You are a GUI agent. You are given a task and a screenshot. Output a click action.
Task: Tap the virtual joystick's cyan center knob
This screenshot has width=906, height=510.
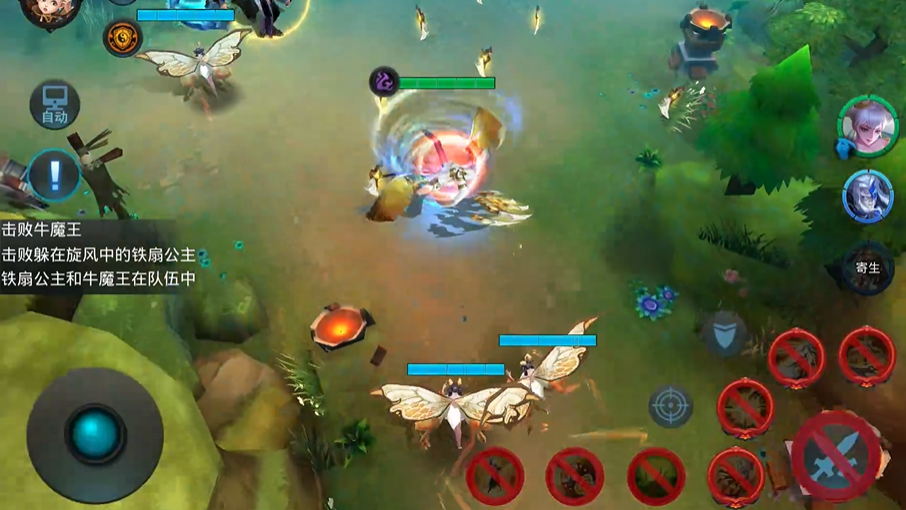coord(95,433)
